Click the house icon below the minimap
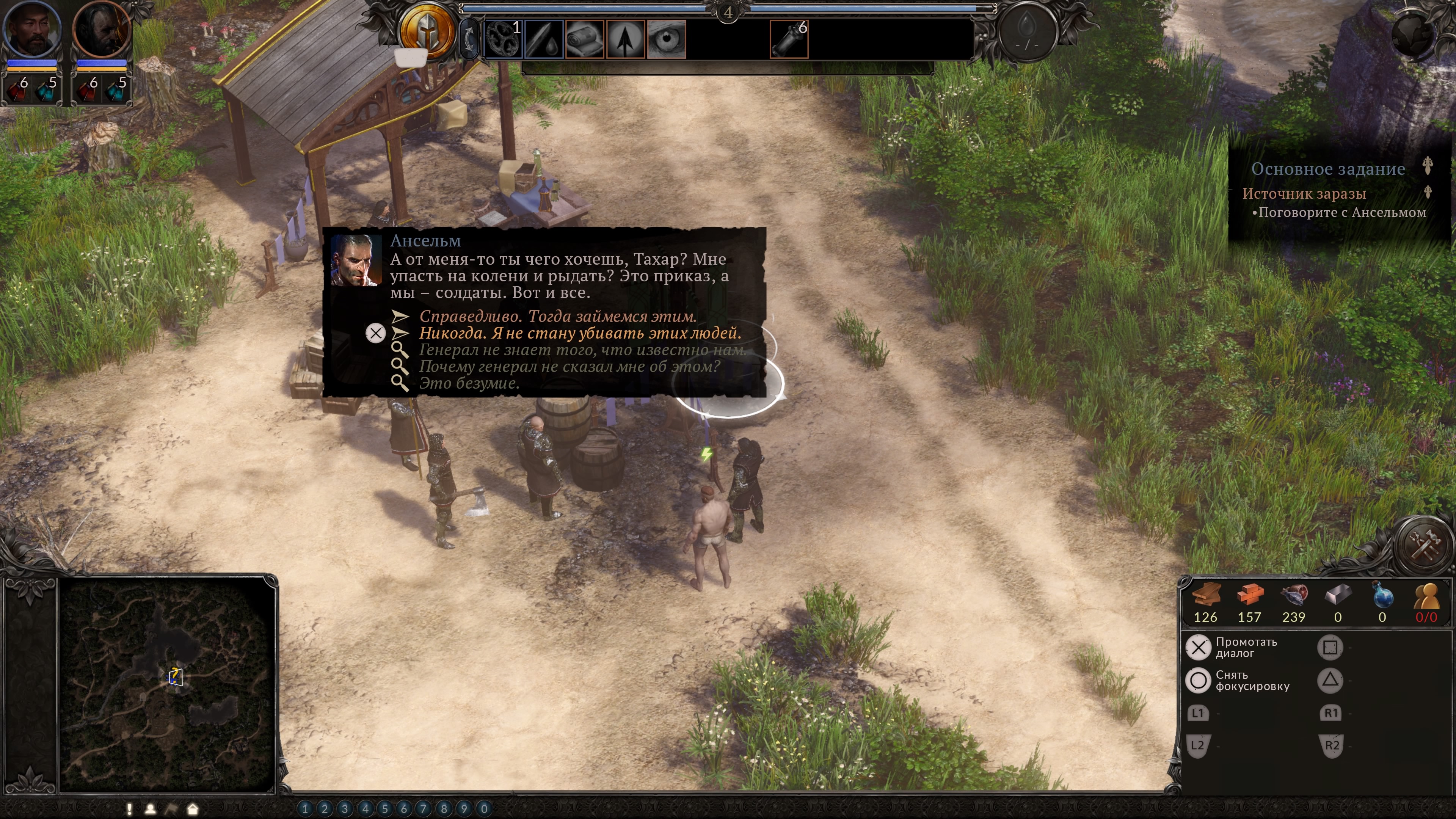Viewport: 1456px width, 819px height. 193,810
